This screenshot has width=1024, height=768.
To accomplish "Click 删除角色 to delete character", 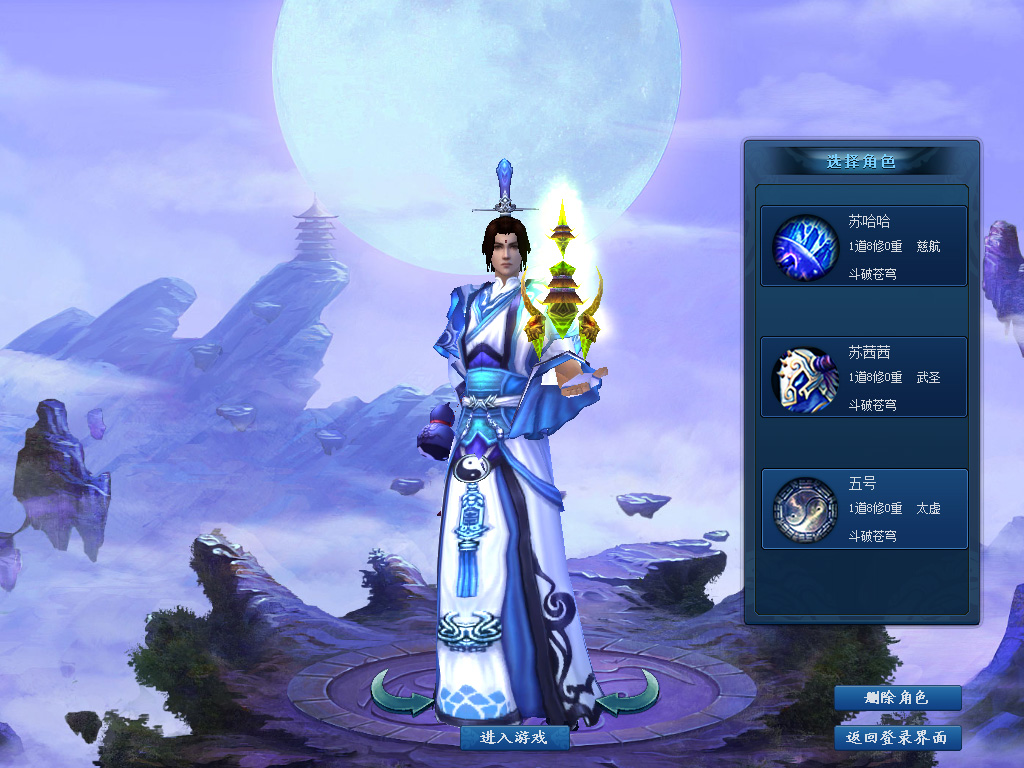I will [x=897, y=698].
